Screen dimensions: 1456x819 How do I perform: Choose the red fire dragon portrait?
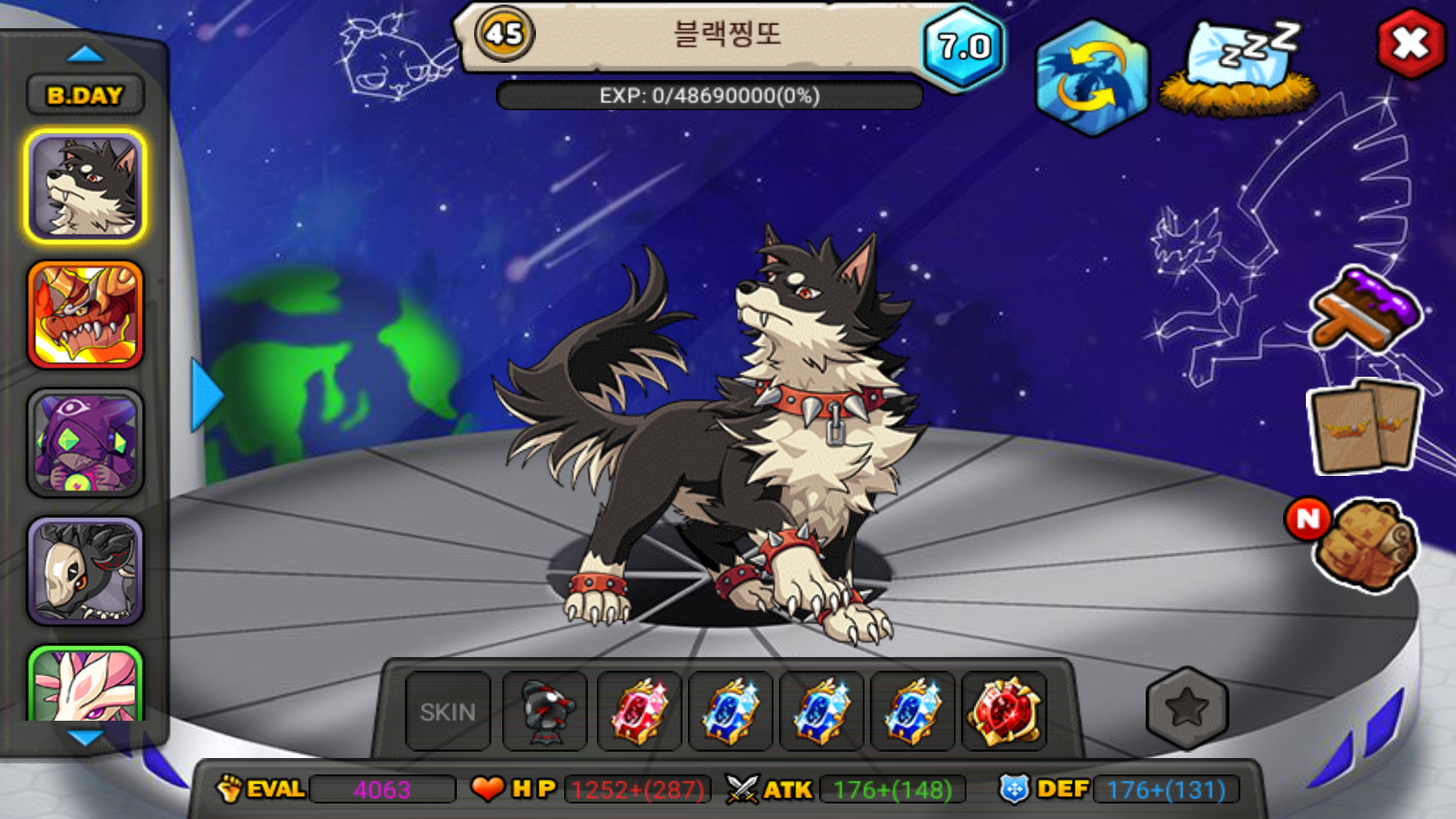(86, 315)
